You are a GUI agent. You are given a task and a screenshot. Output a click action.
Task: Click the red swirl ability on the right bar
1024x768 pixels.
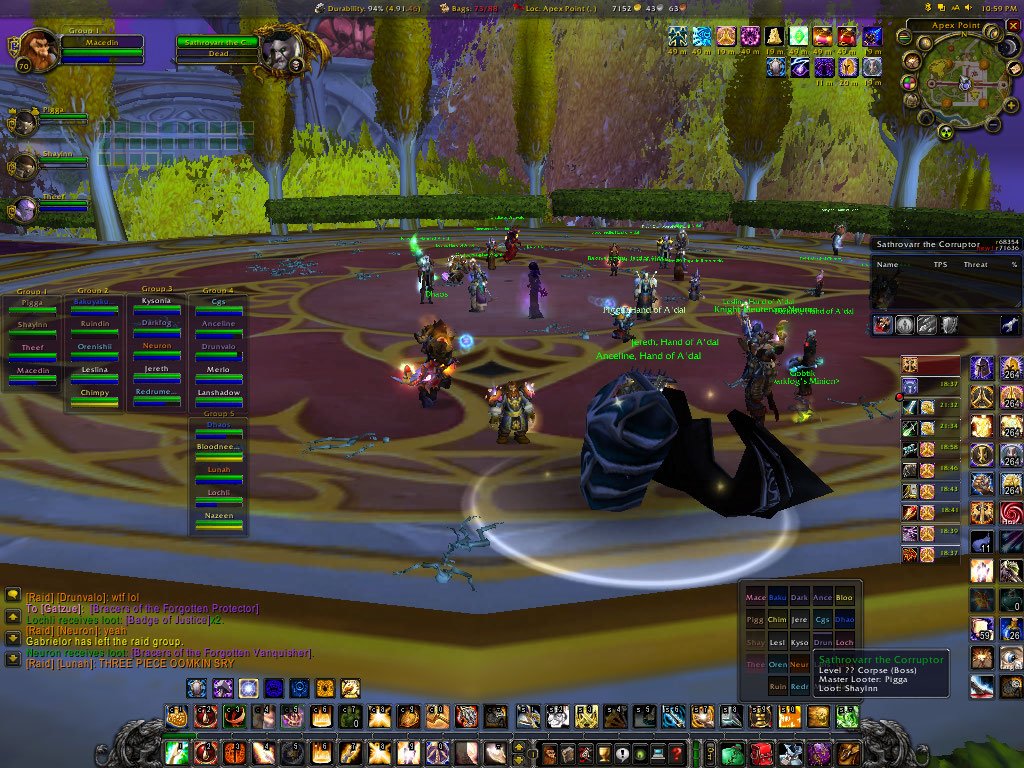click(1011, 513)
